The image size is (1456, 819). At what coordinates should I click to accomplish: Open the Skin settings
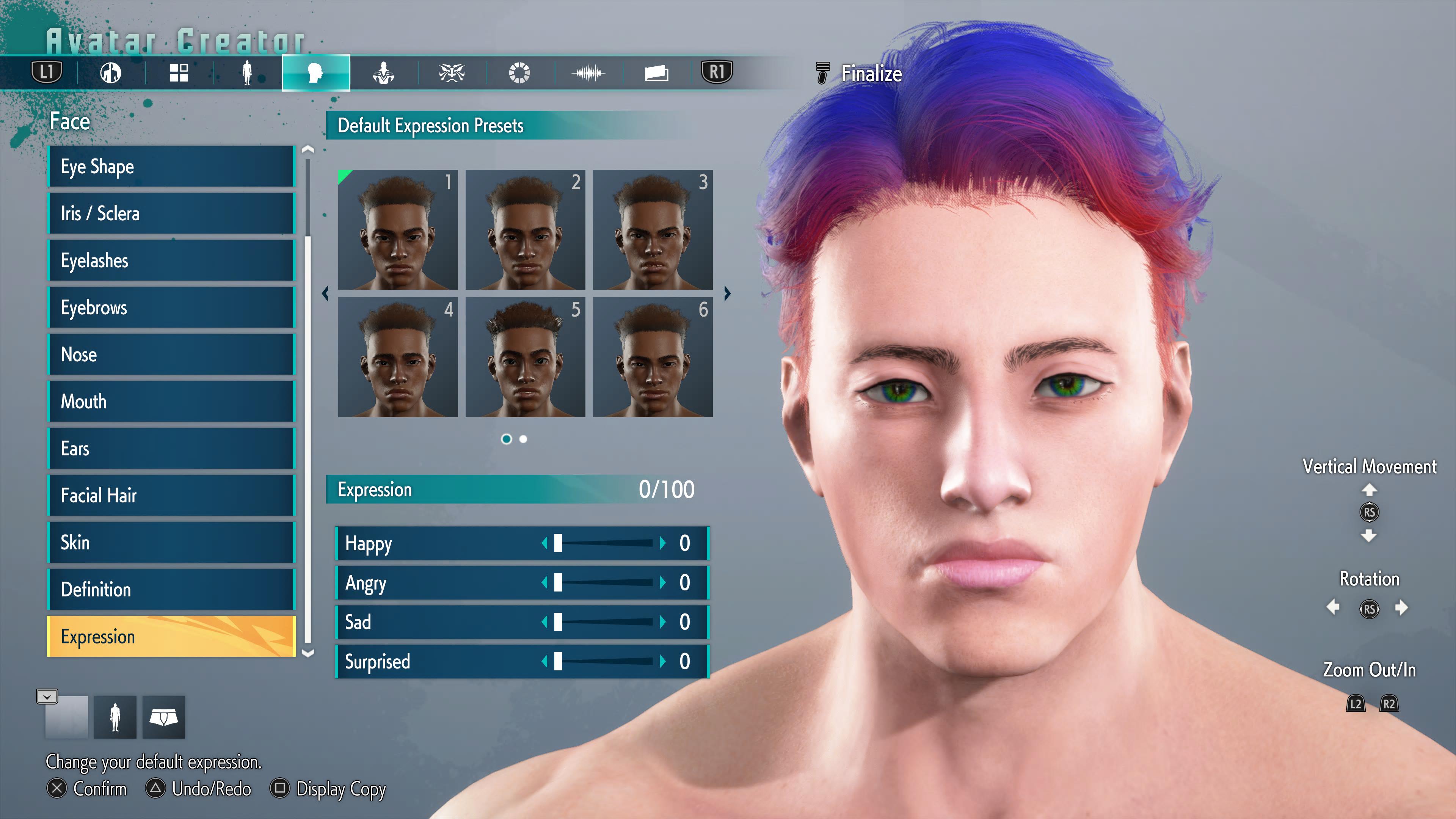(x=171, y=543)
